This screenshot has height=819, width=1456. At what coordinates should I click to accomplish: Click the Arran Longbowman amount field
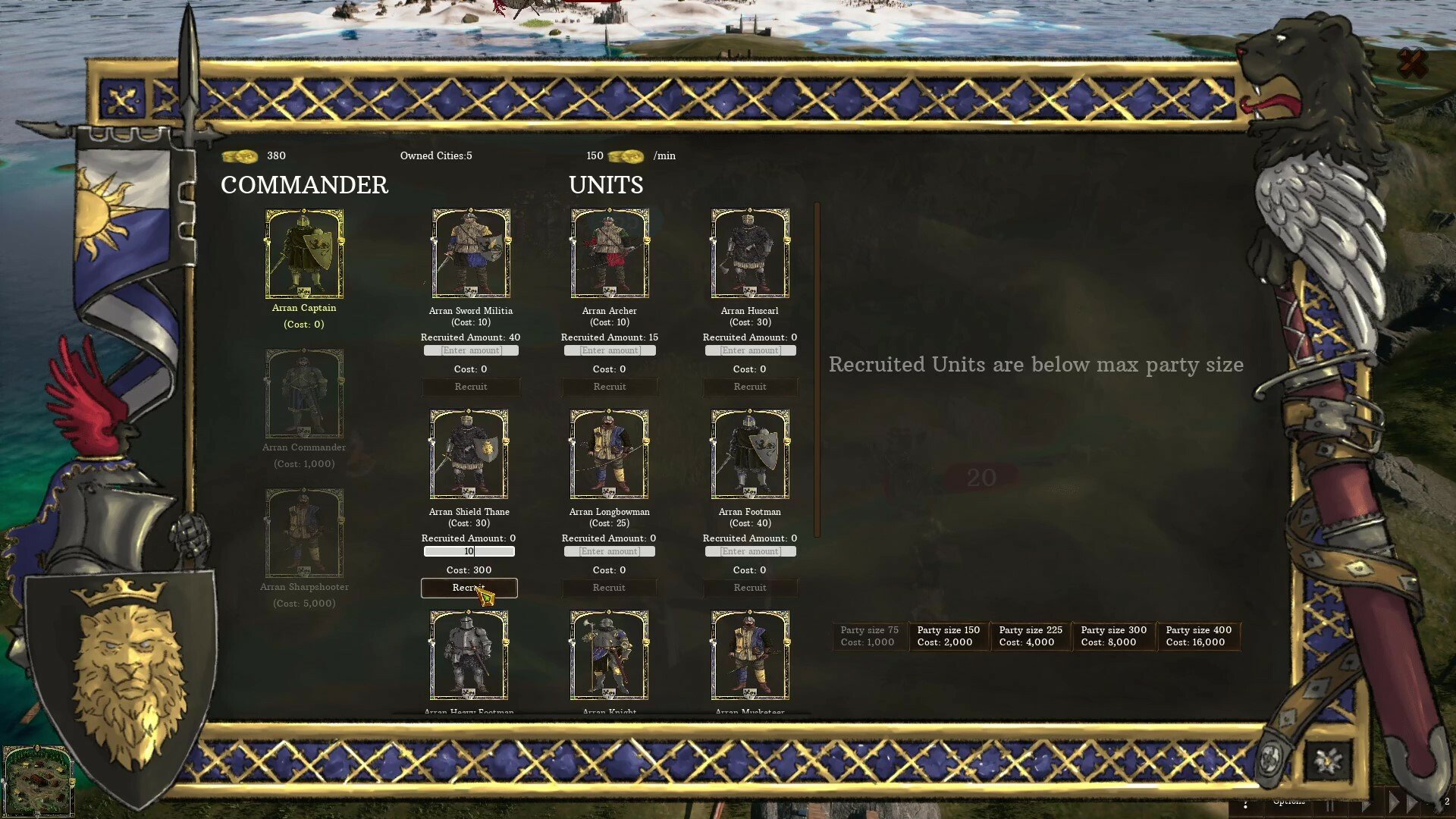pos(610,551)
